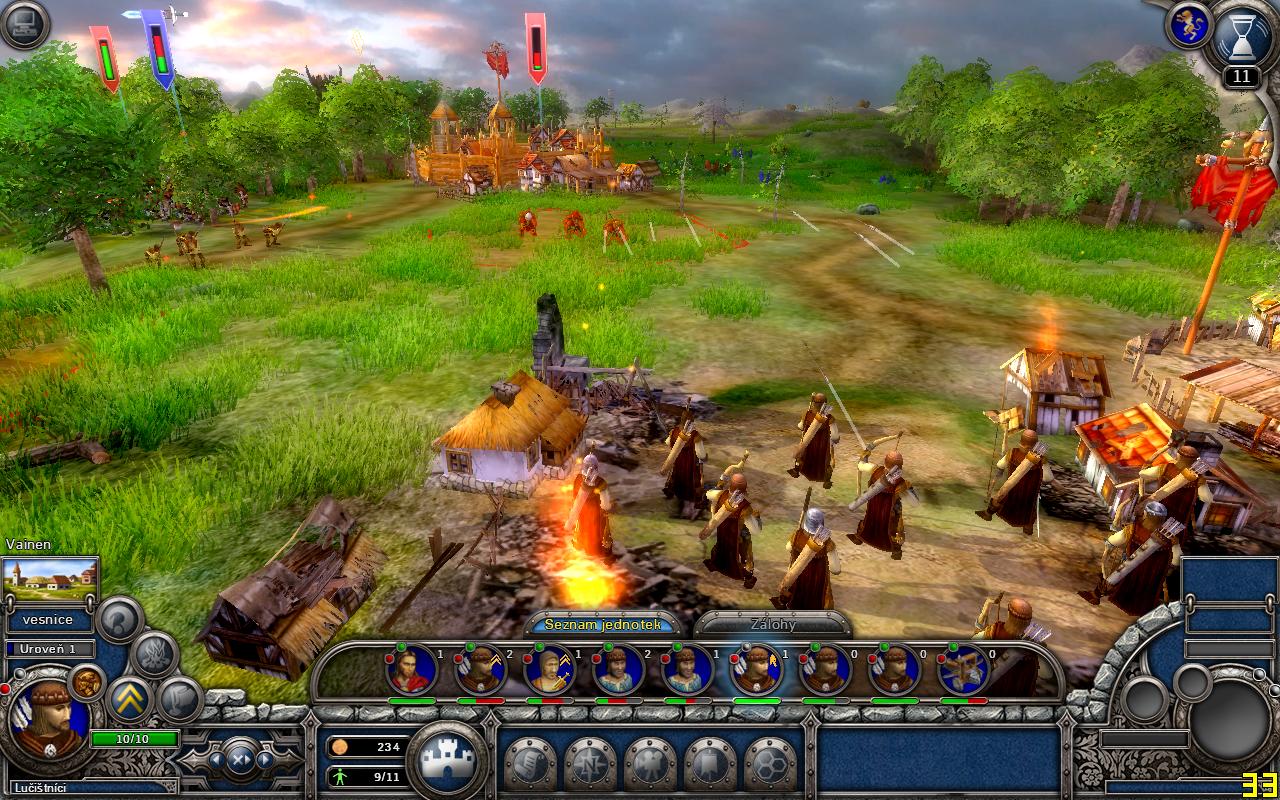1280x800 pixels.
Task: Open the compass rose button
Action: 589,765
